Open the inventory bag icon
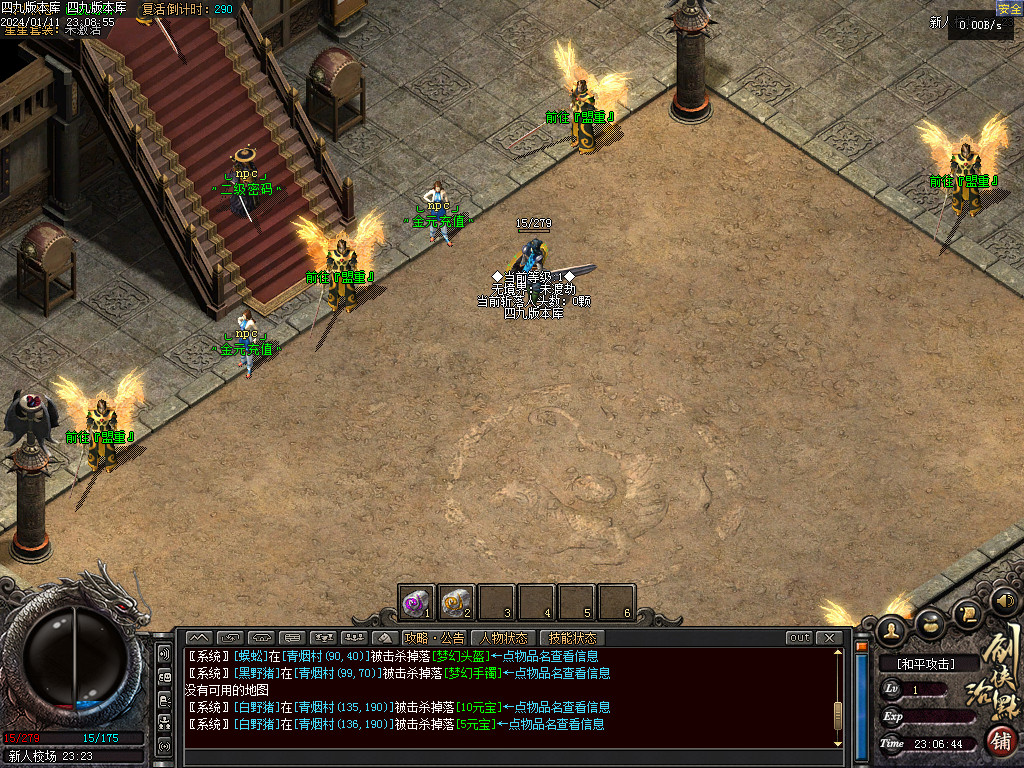Viewport: 1024px width, 768px height. pos(930,624)
